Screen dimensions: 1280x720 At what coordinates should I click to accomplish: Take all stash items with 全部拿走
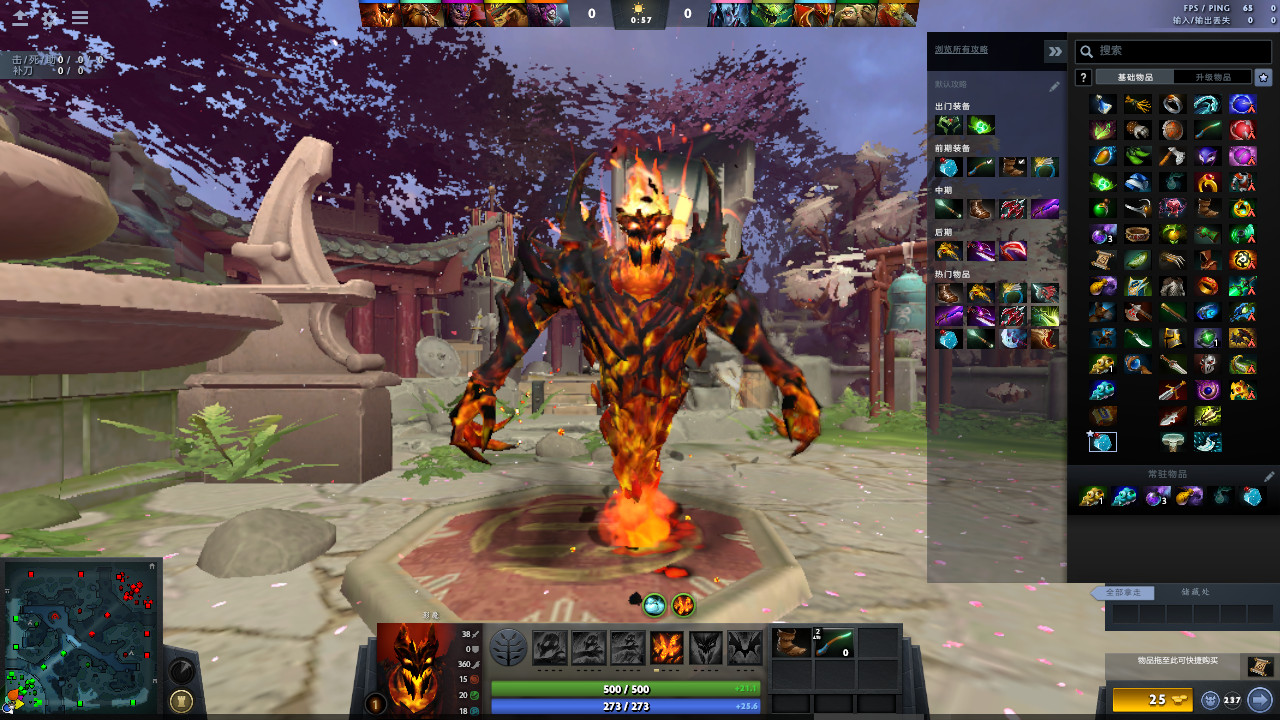tap(1129, 592)
